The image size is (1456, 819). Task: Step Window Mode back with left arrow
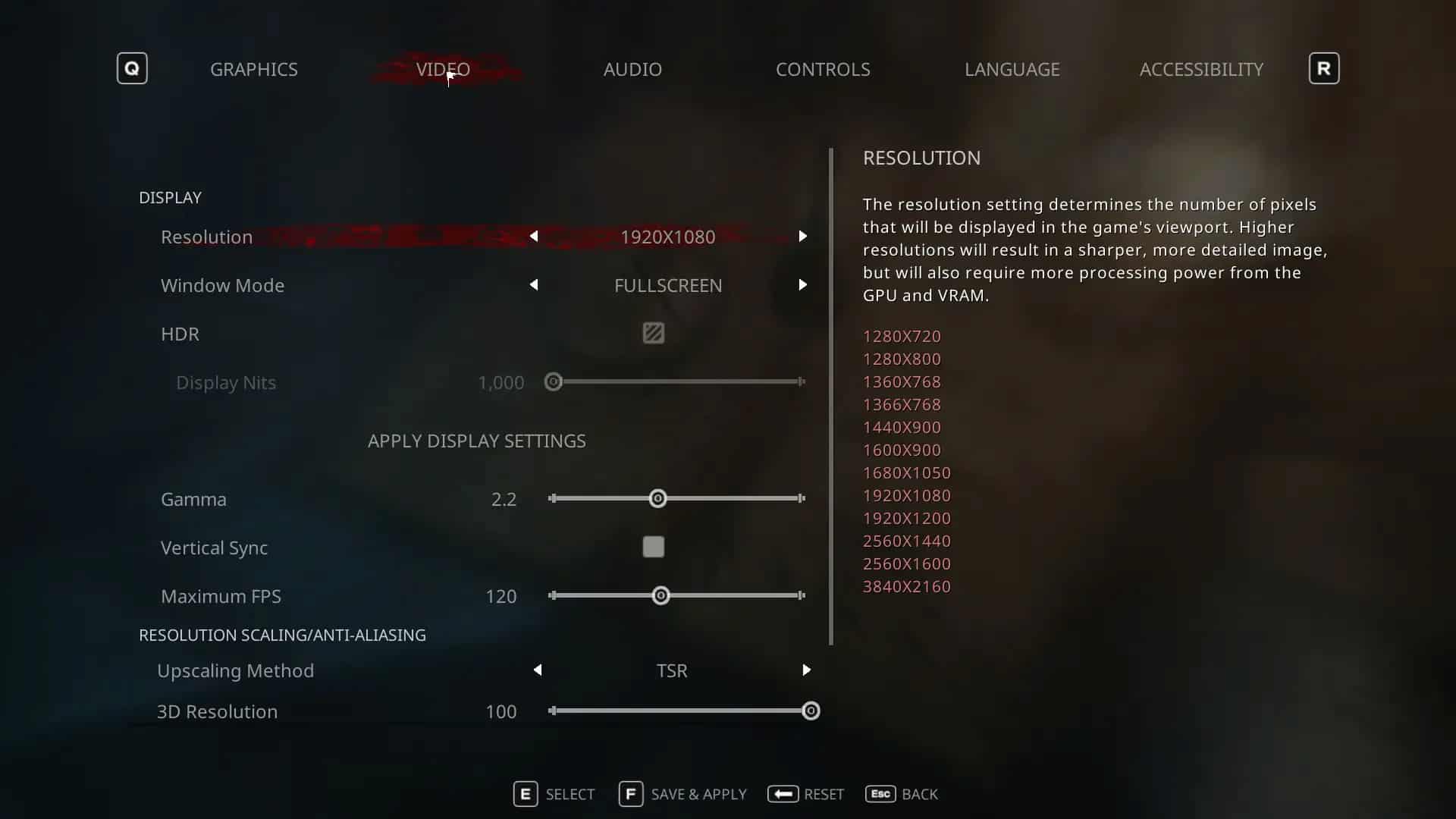point(534,285)
